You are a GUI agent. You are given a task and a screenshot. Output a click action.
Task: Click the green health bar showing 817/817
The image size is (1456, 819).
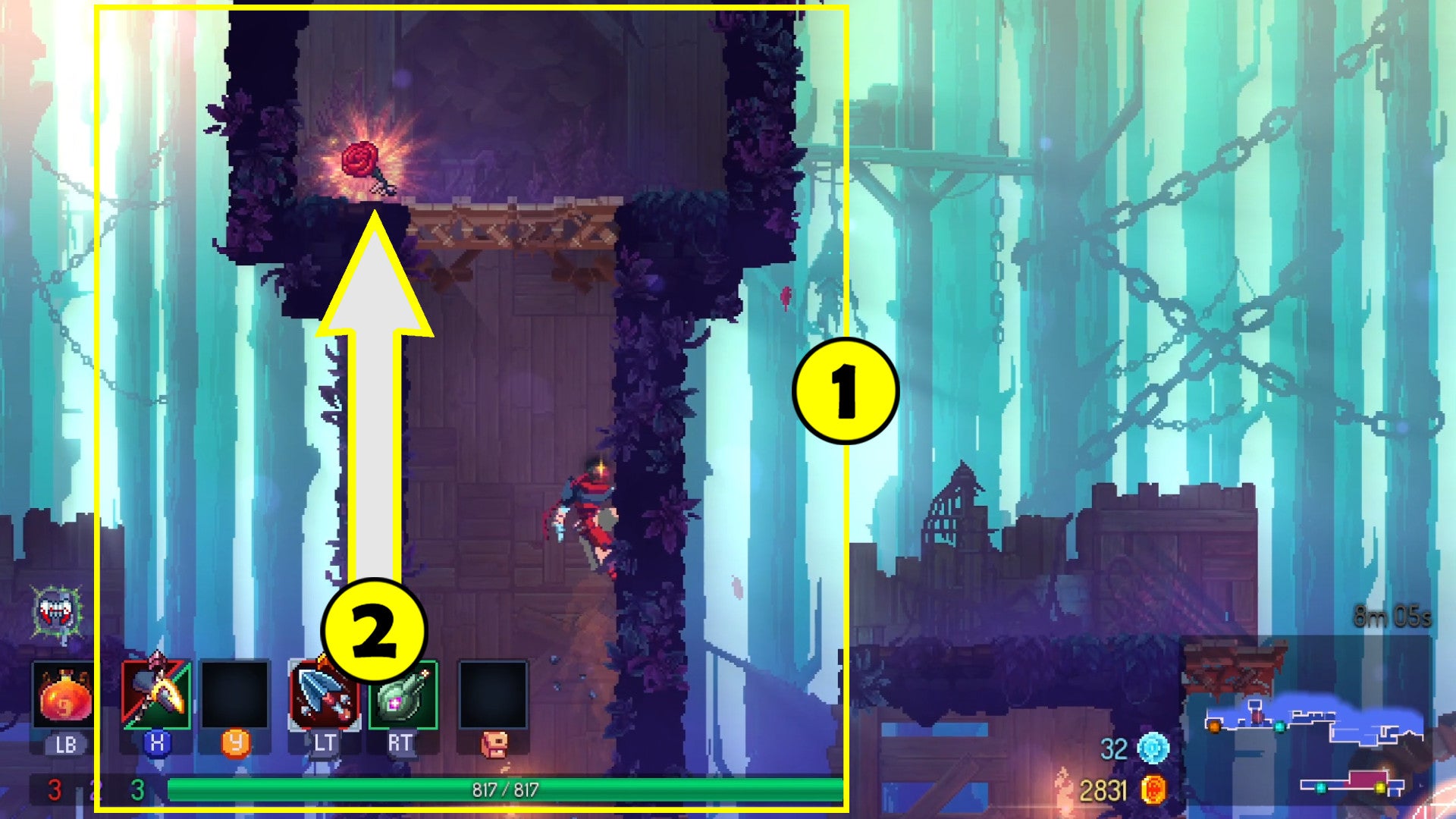(500, 789)
